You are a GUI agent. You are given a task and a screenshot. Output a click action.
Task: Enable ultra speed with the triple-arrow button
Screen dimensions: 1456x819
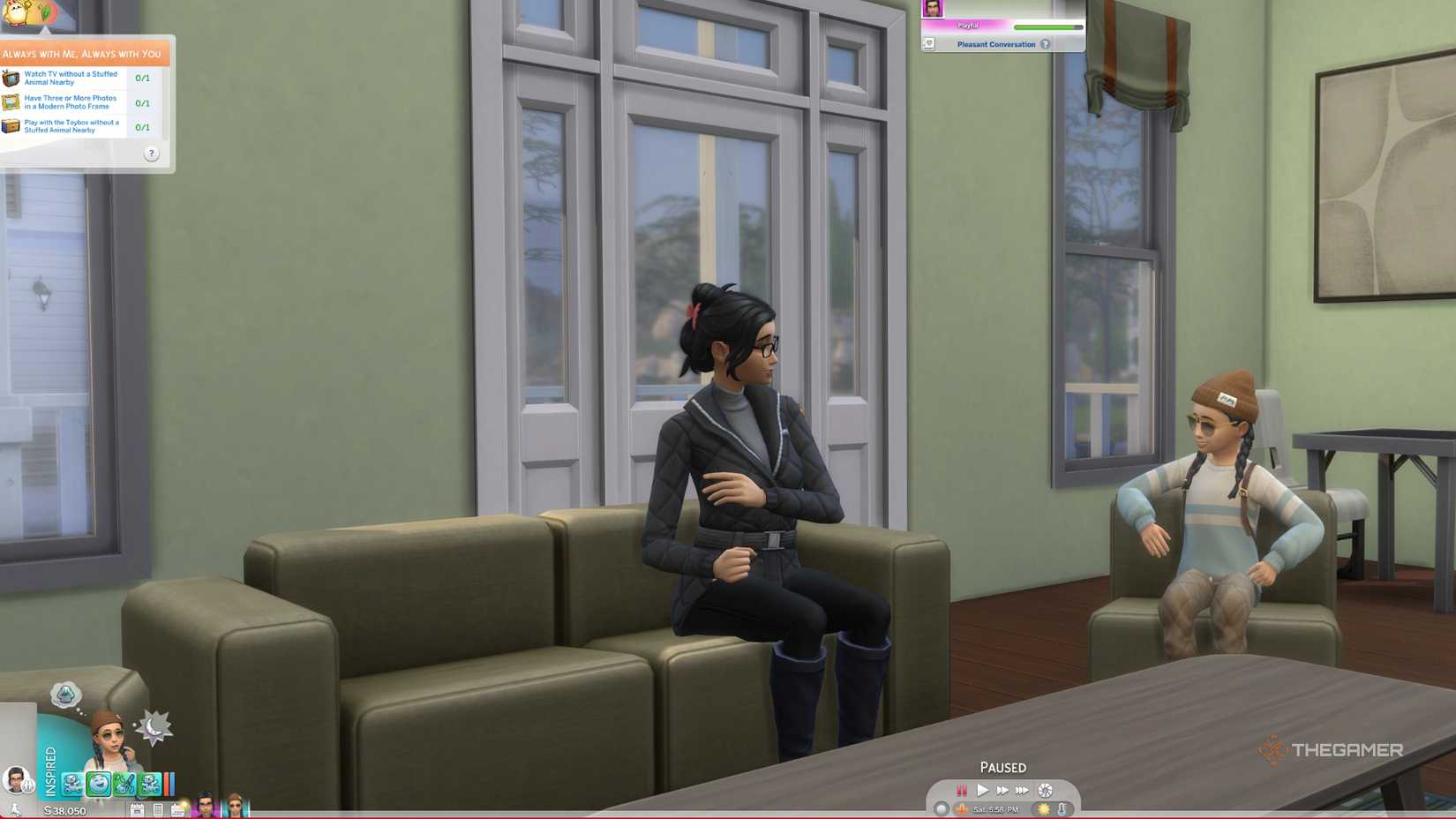coord(1024,790)
